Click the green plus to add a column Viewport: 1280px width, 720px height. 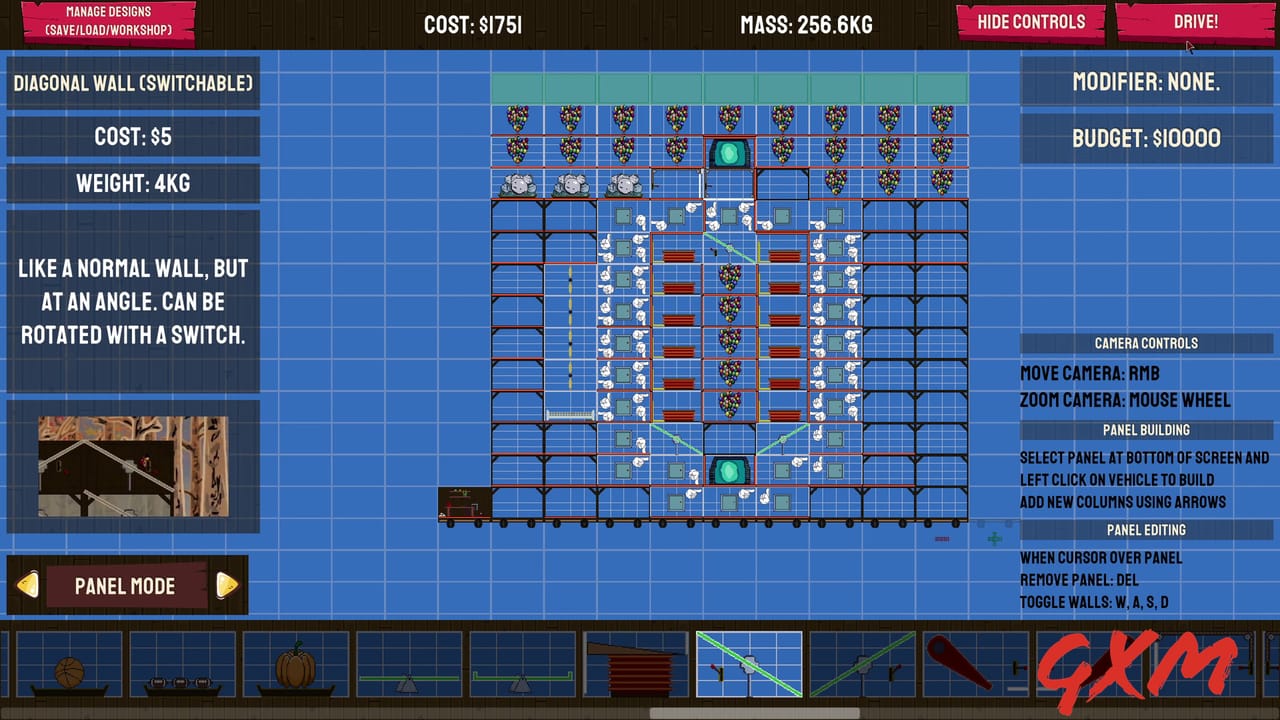point(994,539)
